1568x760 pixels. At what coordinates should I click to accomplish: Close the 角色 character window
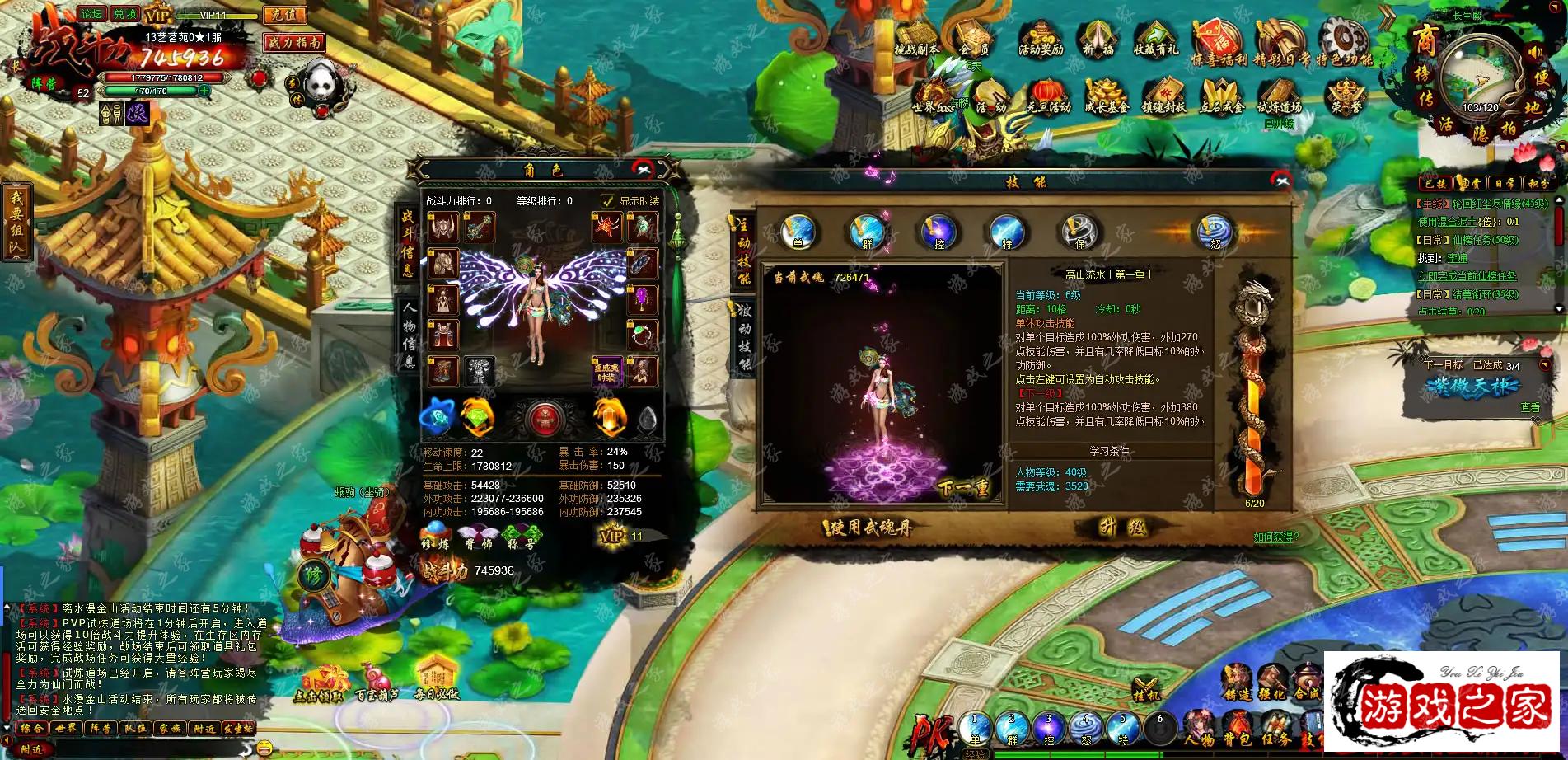643,170
